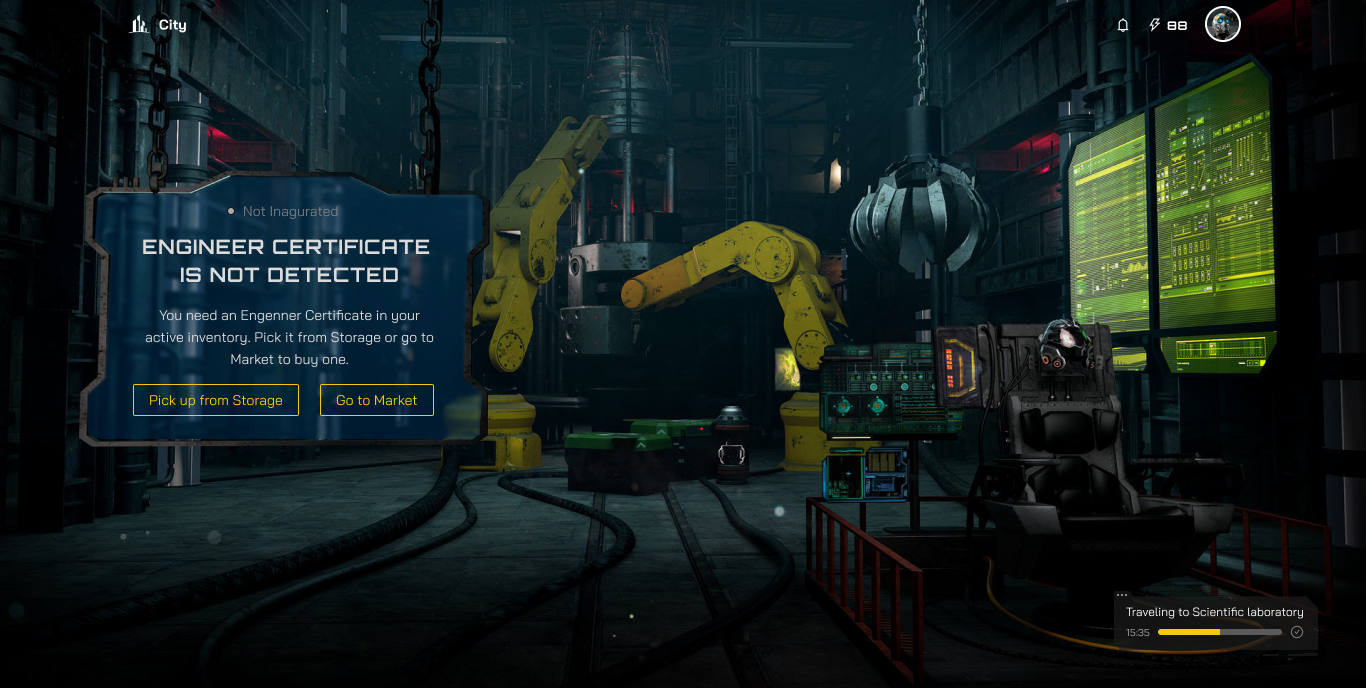Open the City navigation menu
This screenshot has width=1366, height=688.
tap(158, 25)
